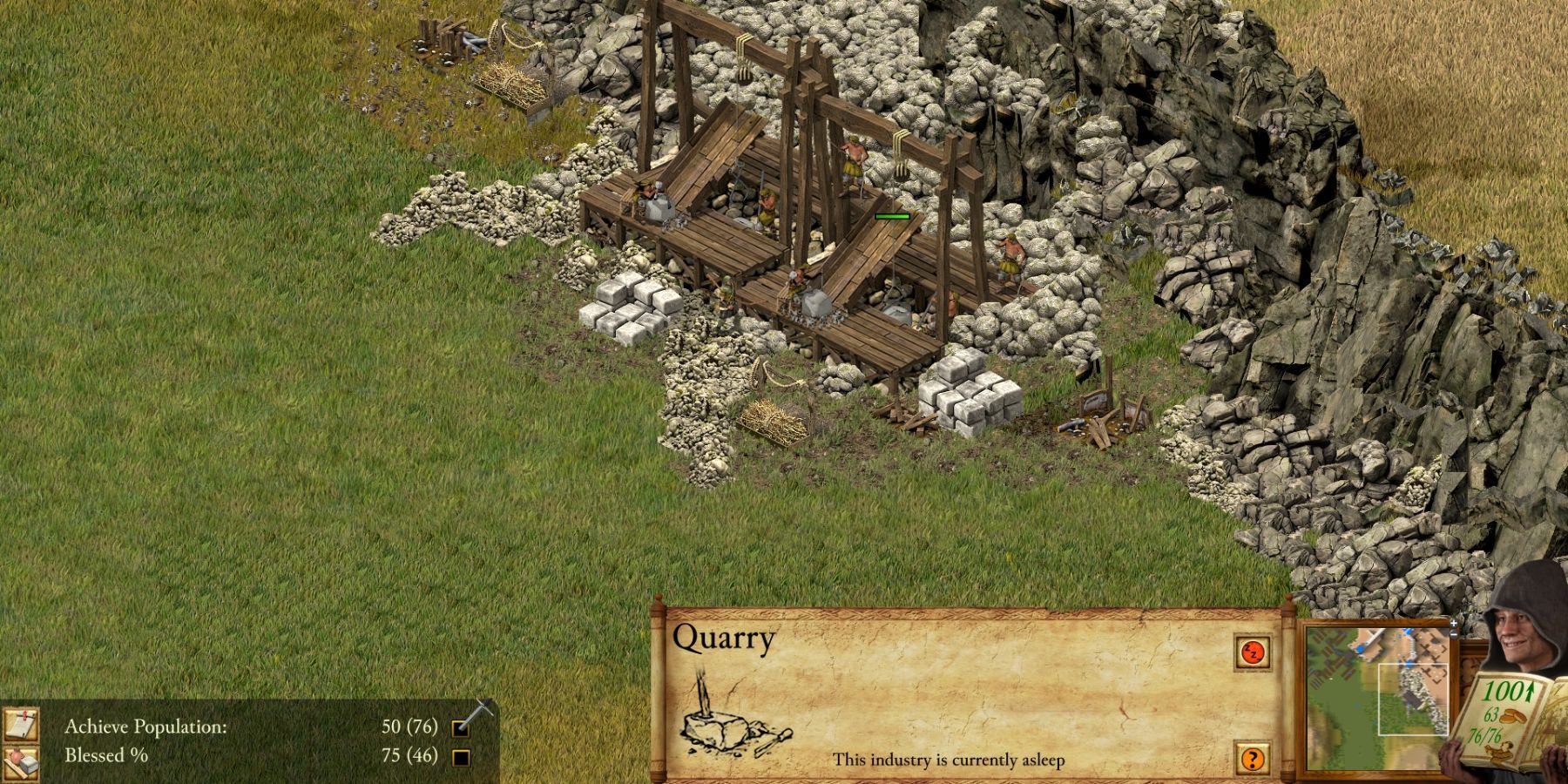Click the white viewport rectangle on the minimap

pos(1413,699)
